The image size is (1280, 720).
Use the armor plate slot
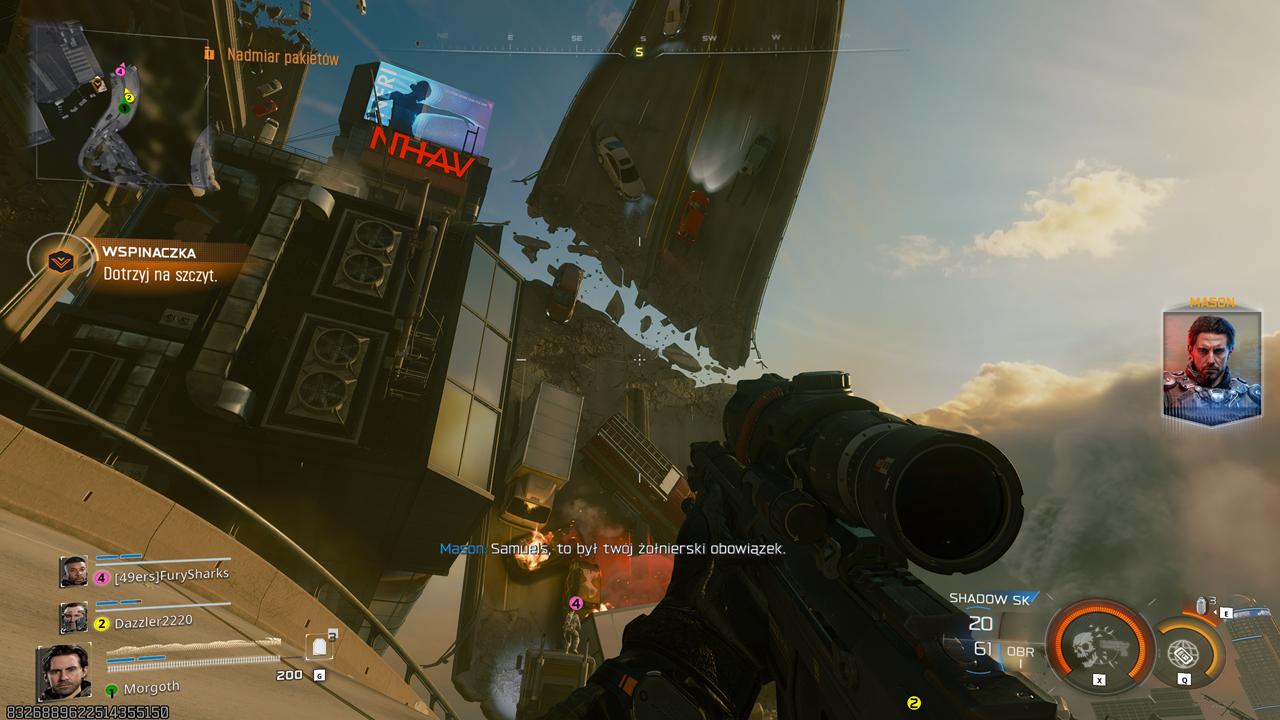320,648
